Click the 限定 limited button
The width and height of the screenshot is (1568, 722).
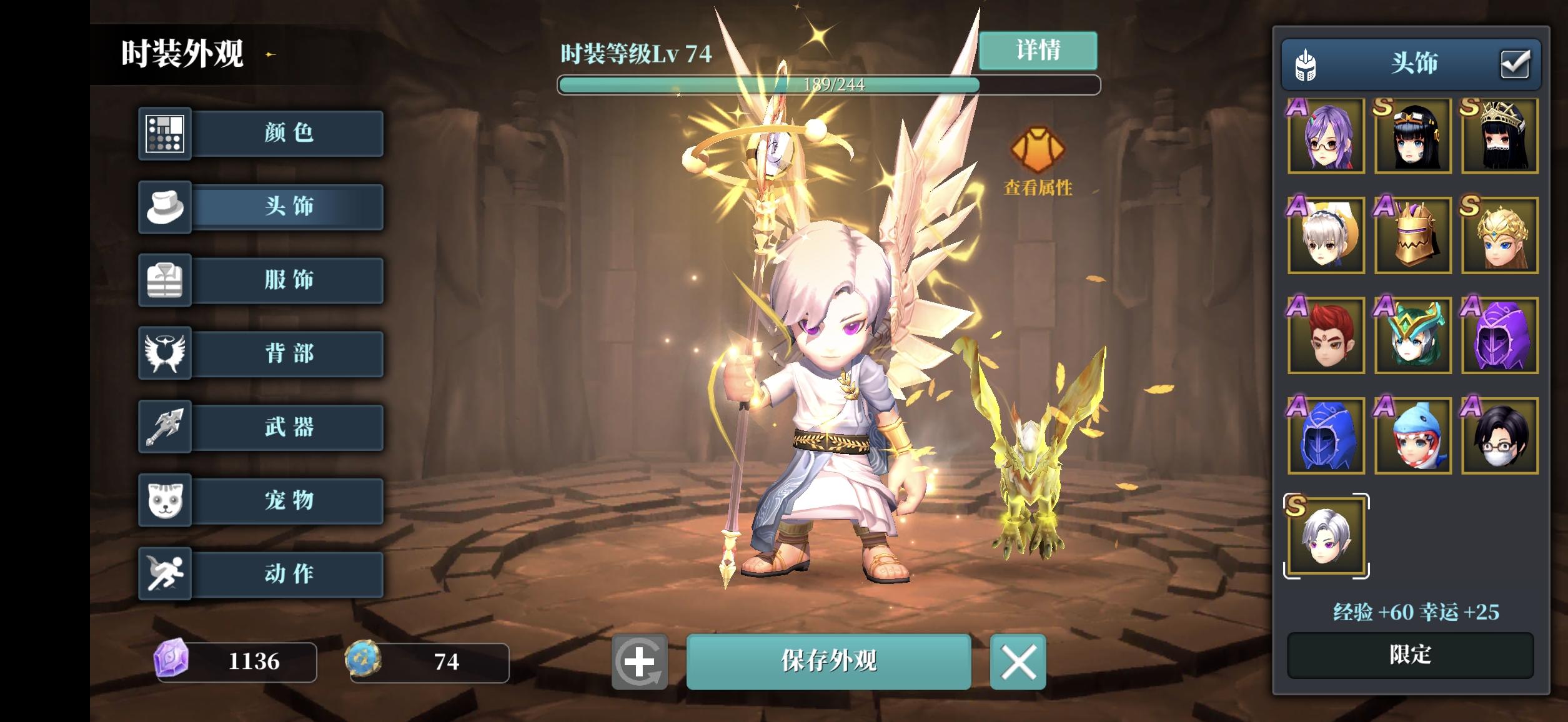(x=1412, y=653)
